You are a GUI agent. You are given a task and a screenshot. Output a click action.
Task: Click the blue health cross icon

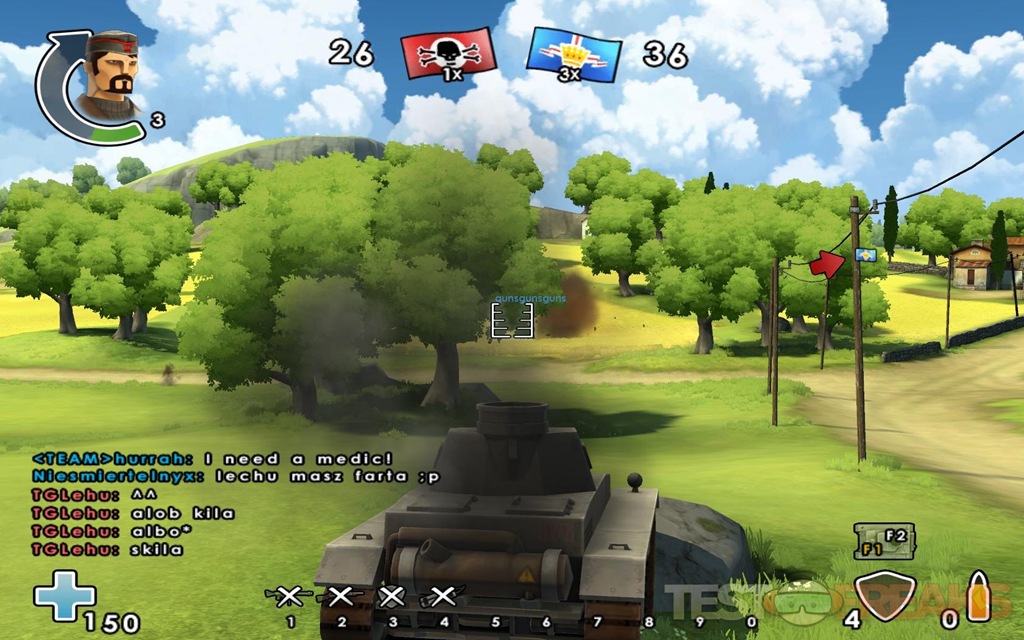pyautogui.click(x=64, y=597)
